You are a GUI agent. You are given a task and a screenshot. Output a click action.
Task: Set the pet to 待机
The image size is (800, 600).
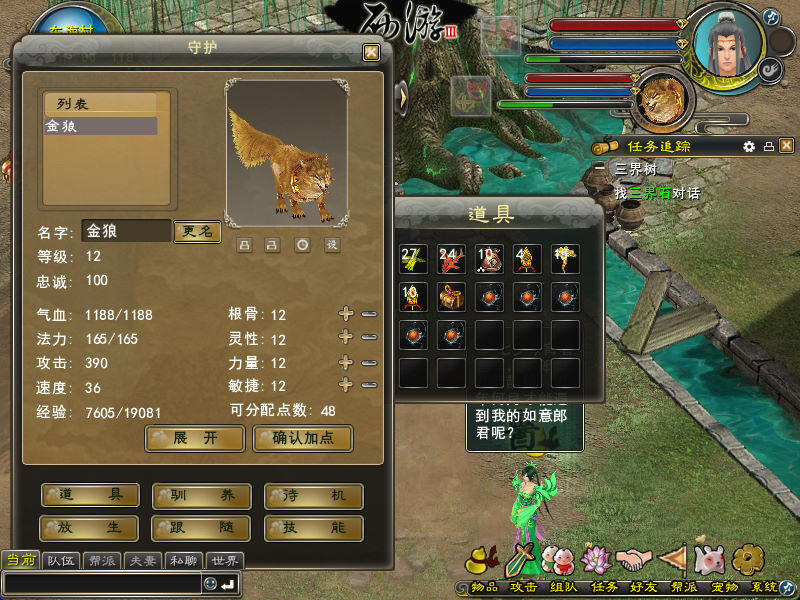(x=313, y=496)
